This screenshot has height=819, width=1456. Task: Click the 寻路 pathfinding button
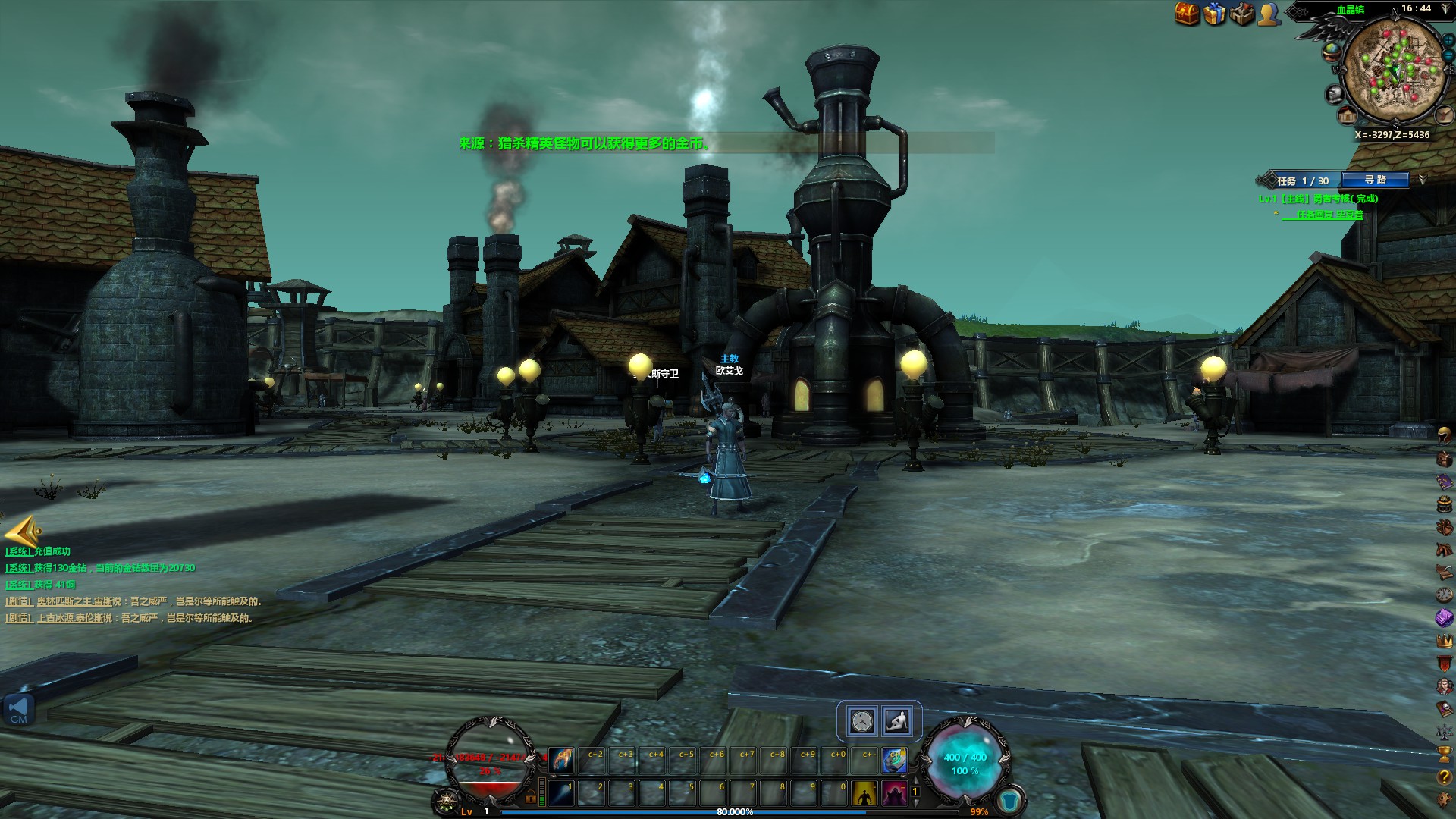tap(1375, 180)
